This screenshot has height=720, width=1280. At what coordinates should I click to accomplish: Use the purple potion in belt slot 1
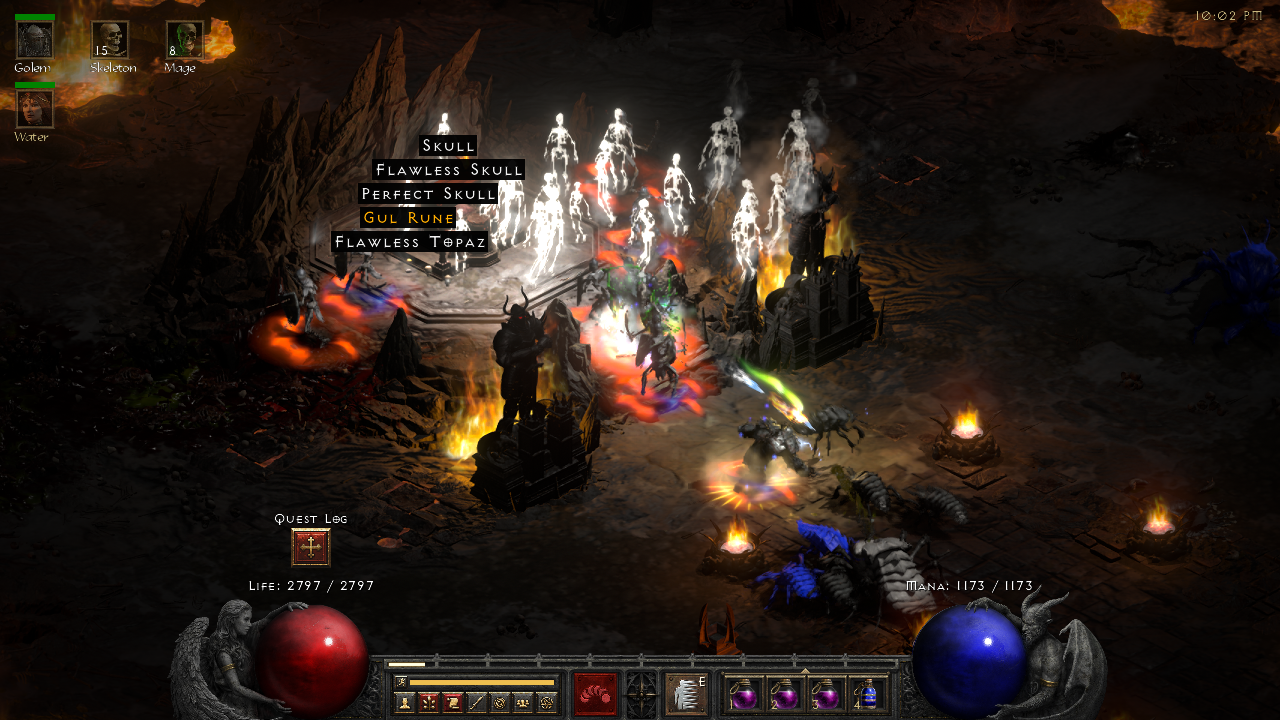743,694
